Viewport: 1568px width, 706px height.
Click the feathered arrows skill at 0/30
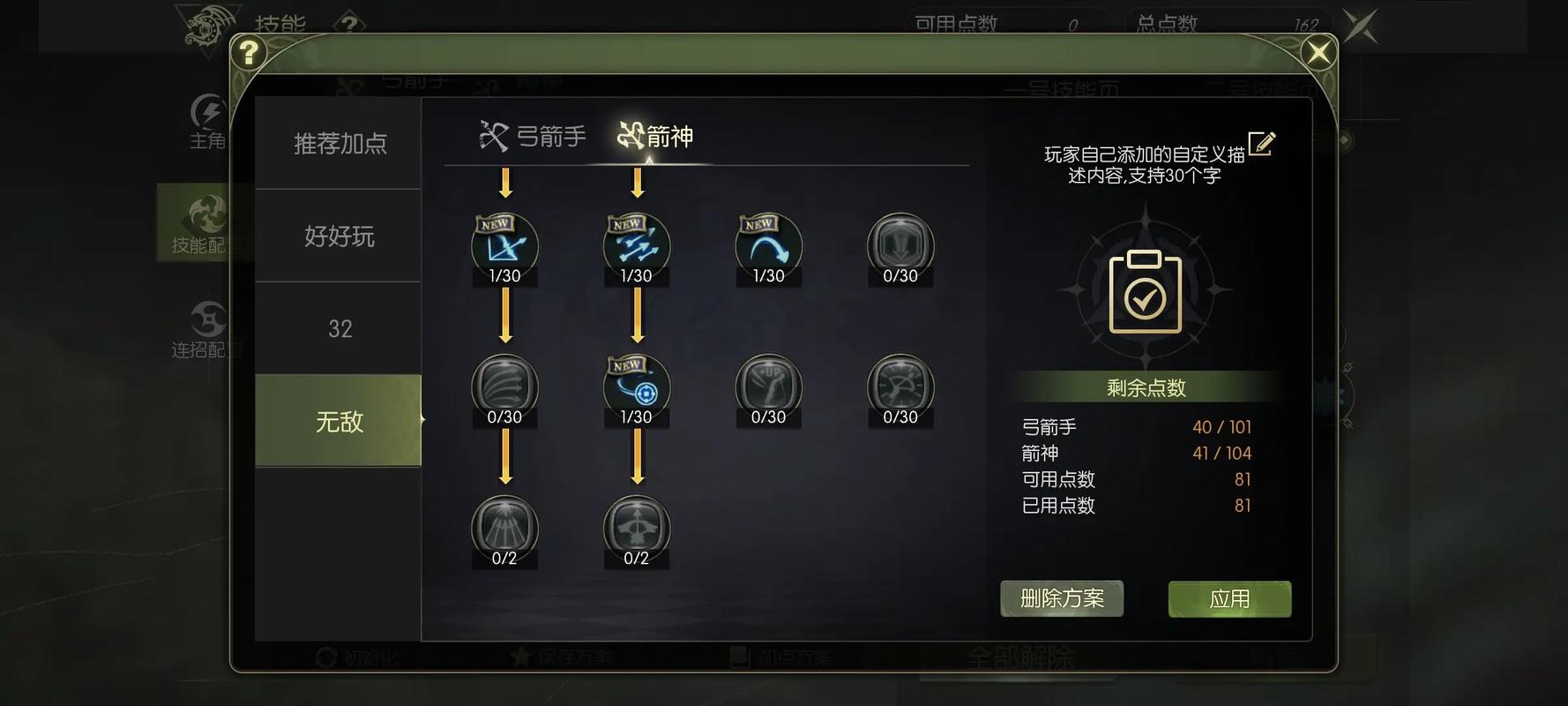504,388
